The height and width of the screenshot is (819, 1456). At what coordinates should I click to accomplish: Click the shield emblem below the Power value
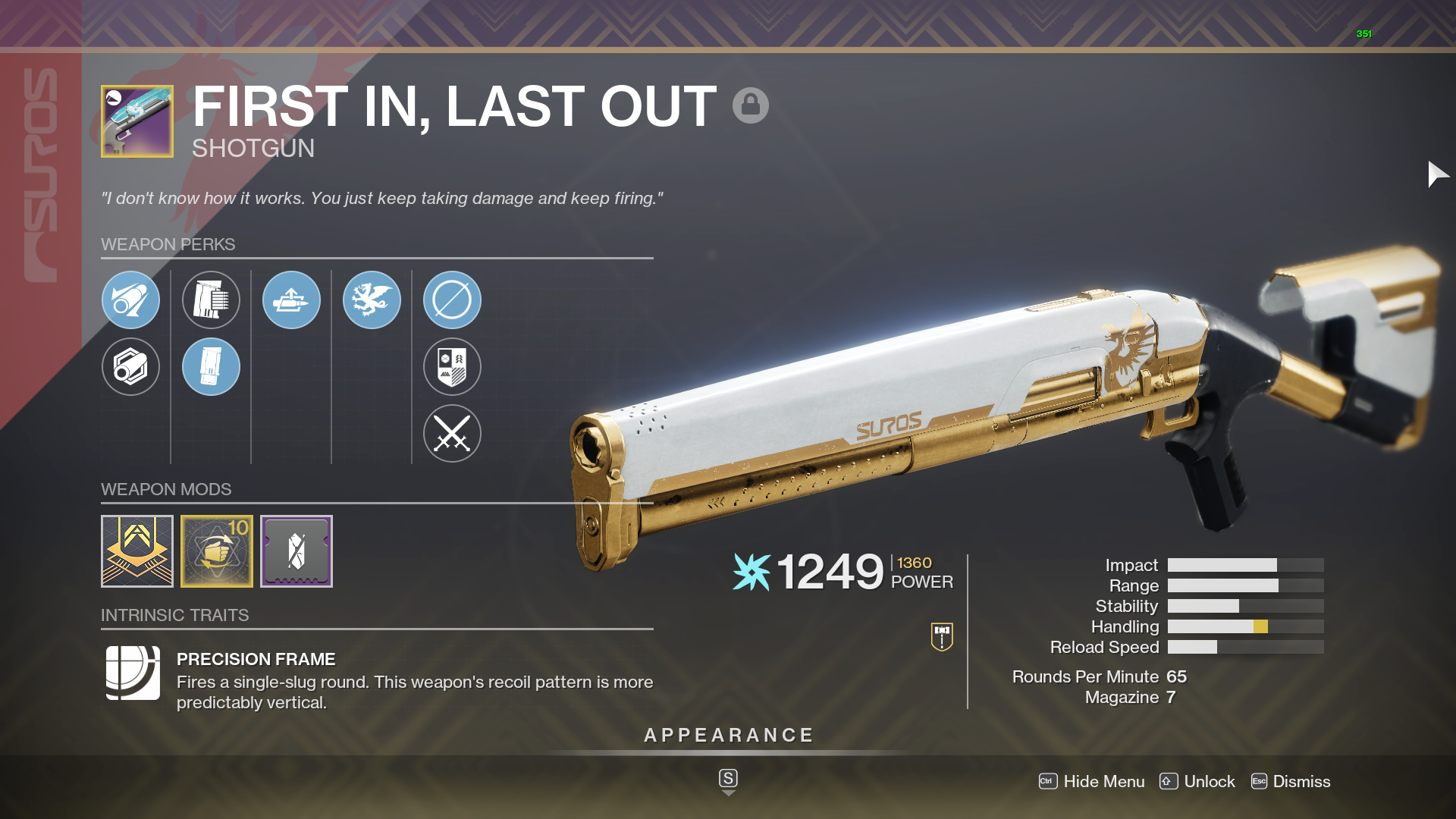[x=940, y=637]
